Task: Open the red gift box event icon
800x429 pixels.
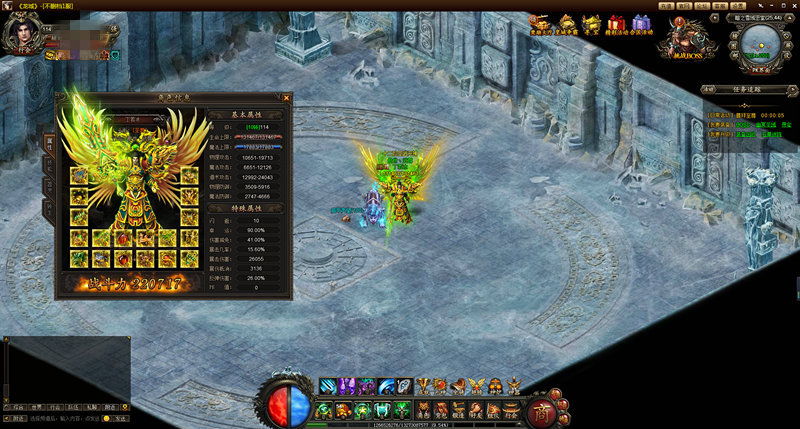Action: click(617, 23)
